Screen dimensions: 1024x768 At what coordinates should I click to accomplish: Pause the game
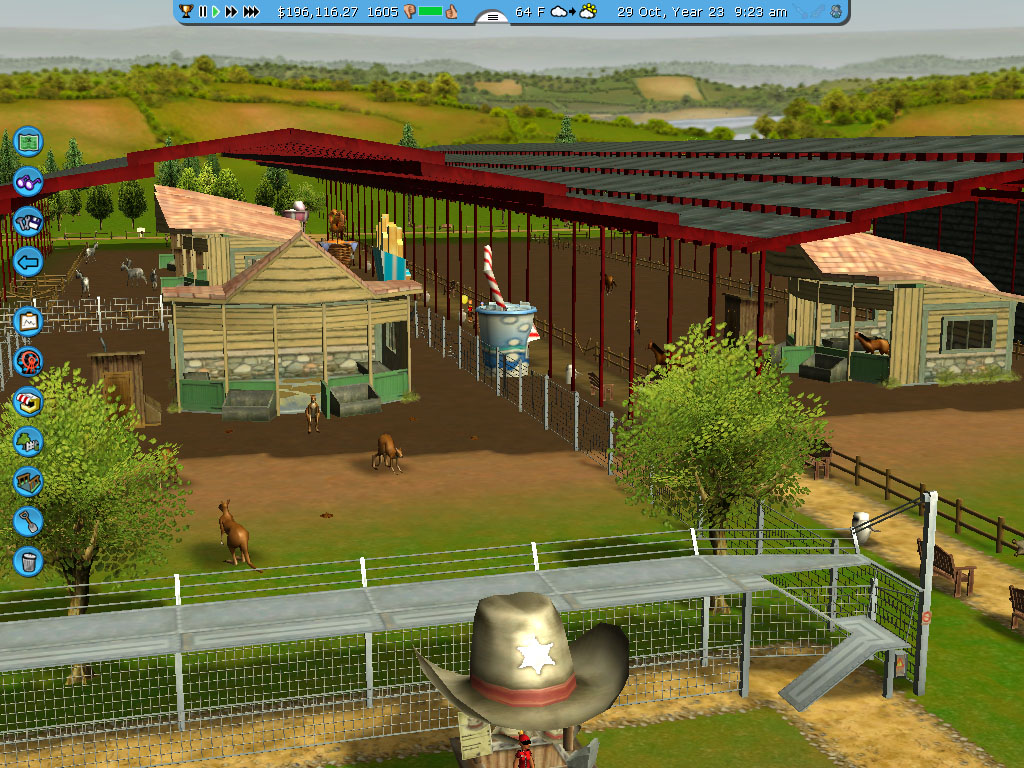203,12
